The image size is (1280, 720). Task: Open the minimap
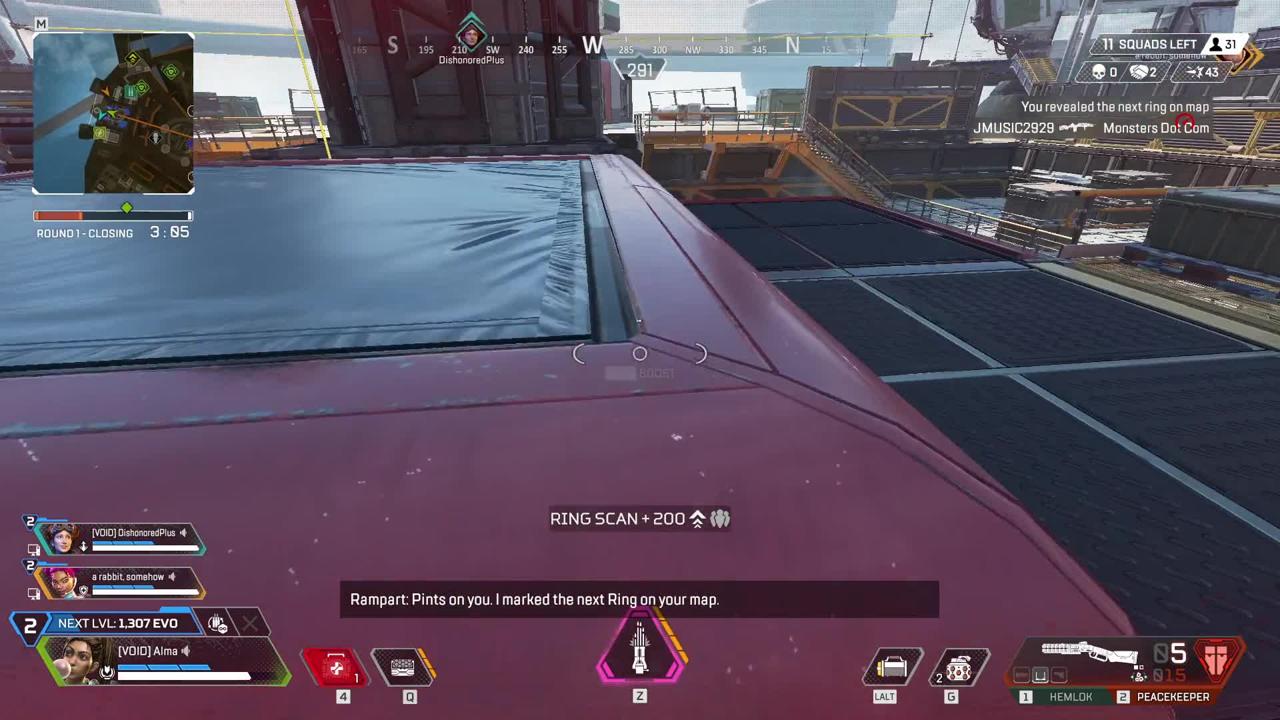pos(113,113)
